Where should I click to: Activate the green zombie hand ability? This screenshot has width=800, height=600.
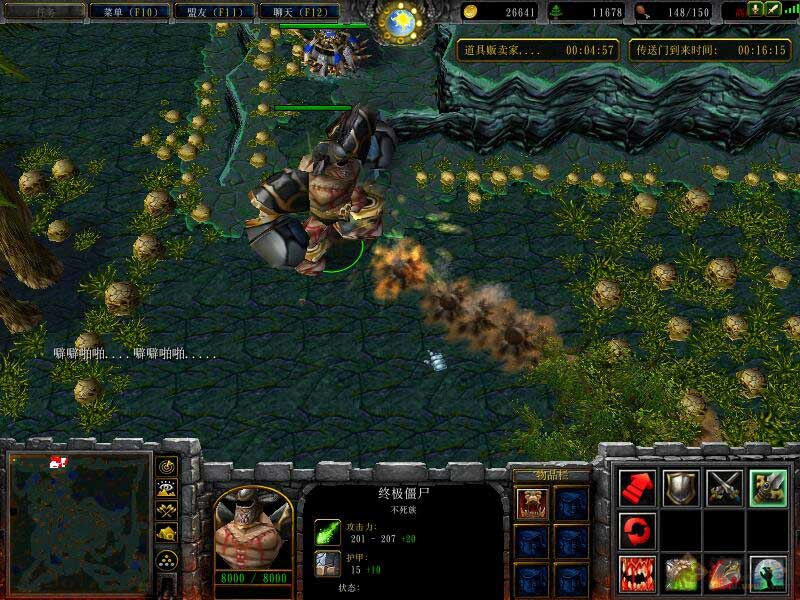(x=769, y=573)
